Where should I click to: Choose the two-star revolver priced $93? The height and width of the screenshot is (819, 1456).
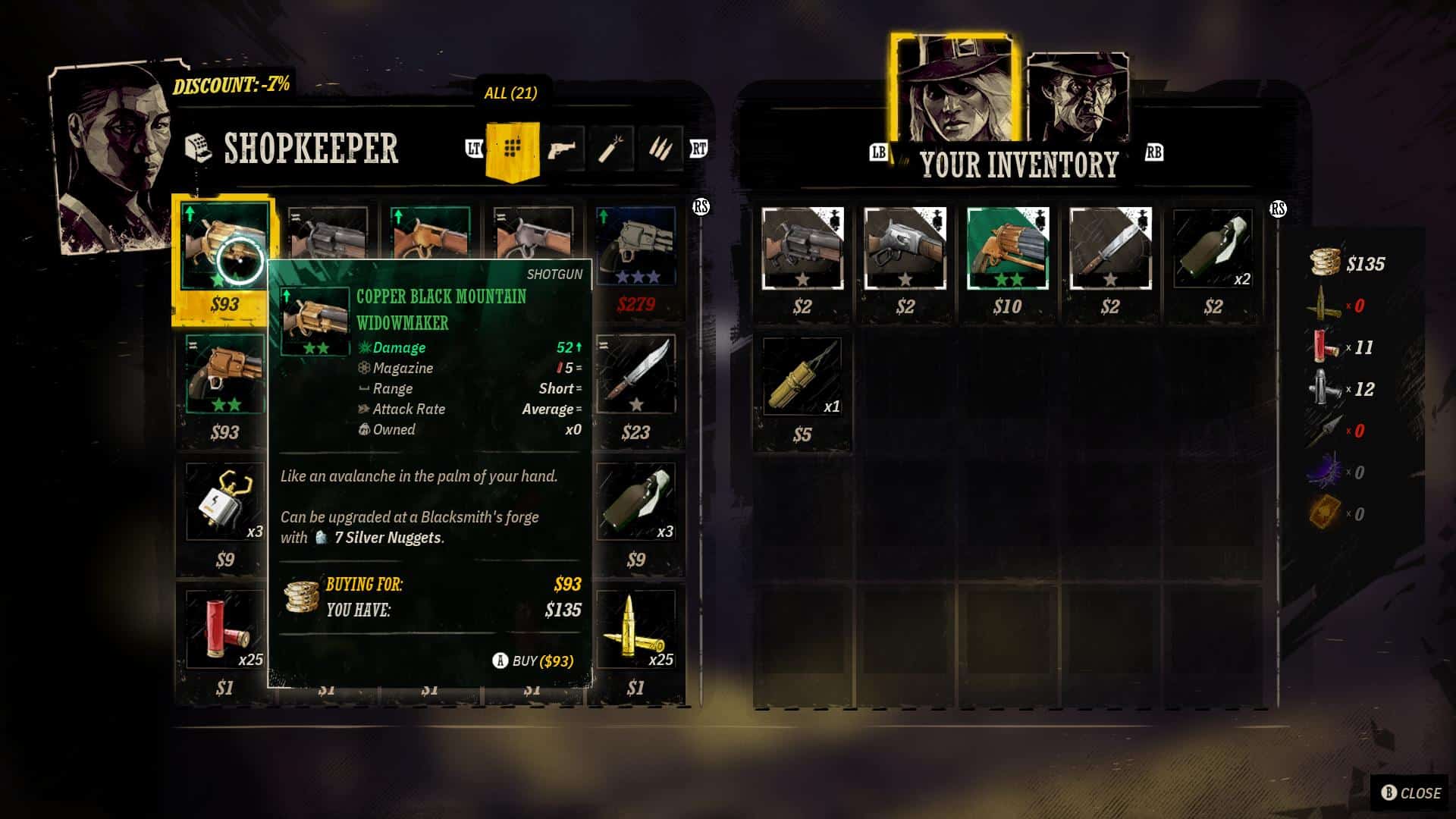(x=224, y=375)
